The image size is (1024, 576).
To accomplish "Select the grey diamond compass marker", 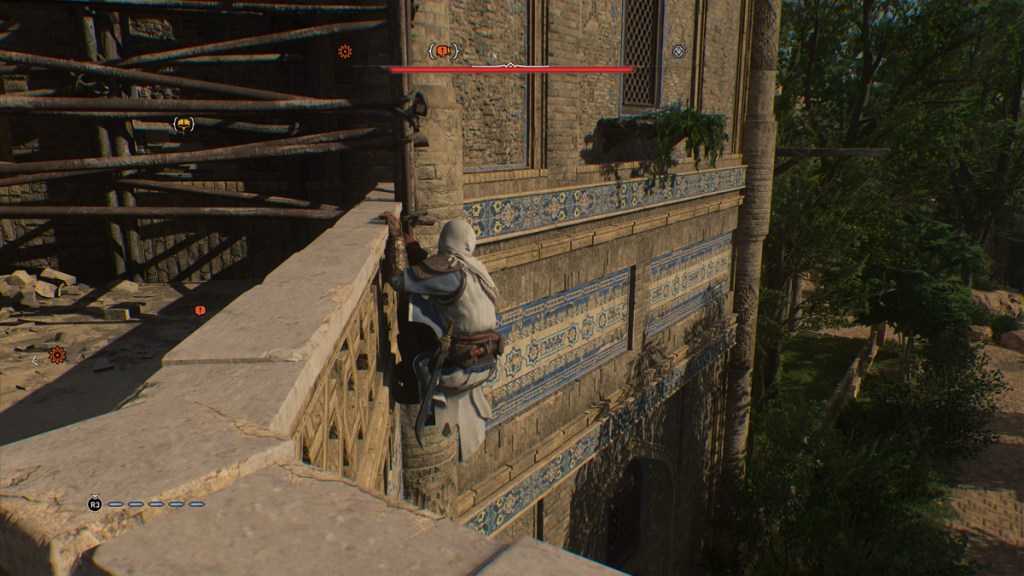I will [679, 51].
